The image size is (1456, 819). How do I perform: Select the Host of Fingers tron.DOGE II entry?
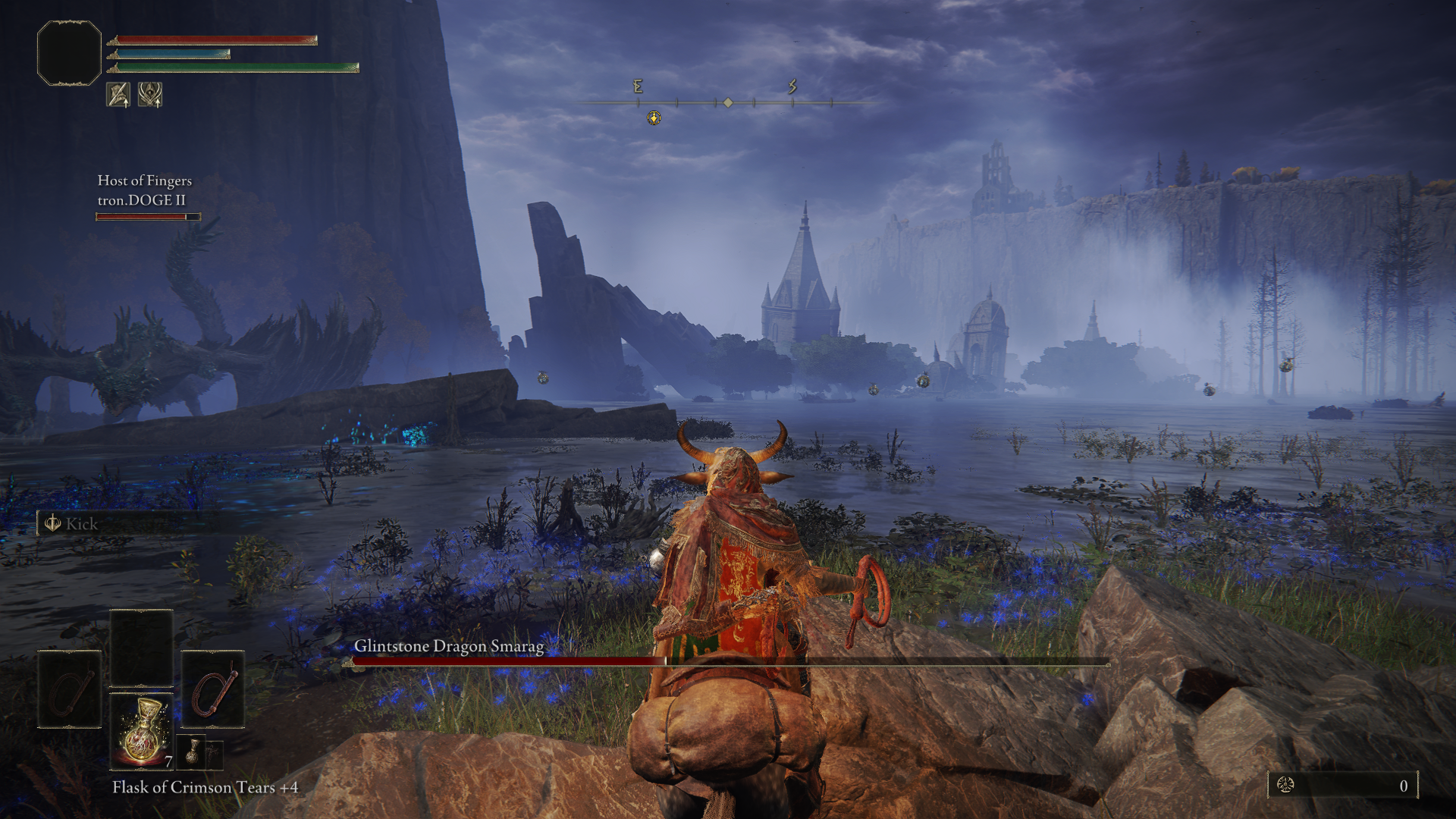(144, 191)
